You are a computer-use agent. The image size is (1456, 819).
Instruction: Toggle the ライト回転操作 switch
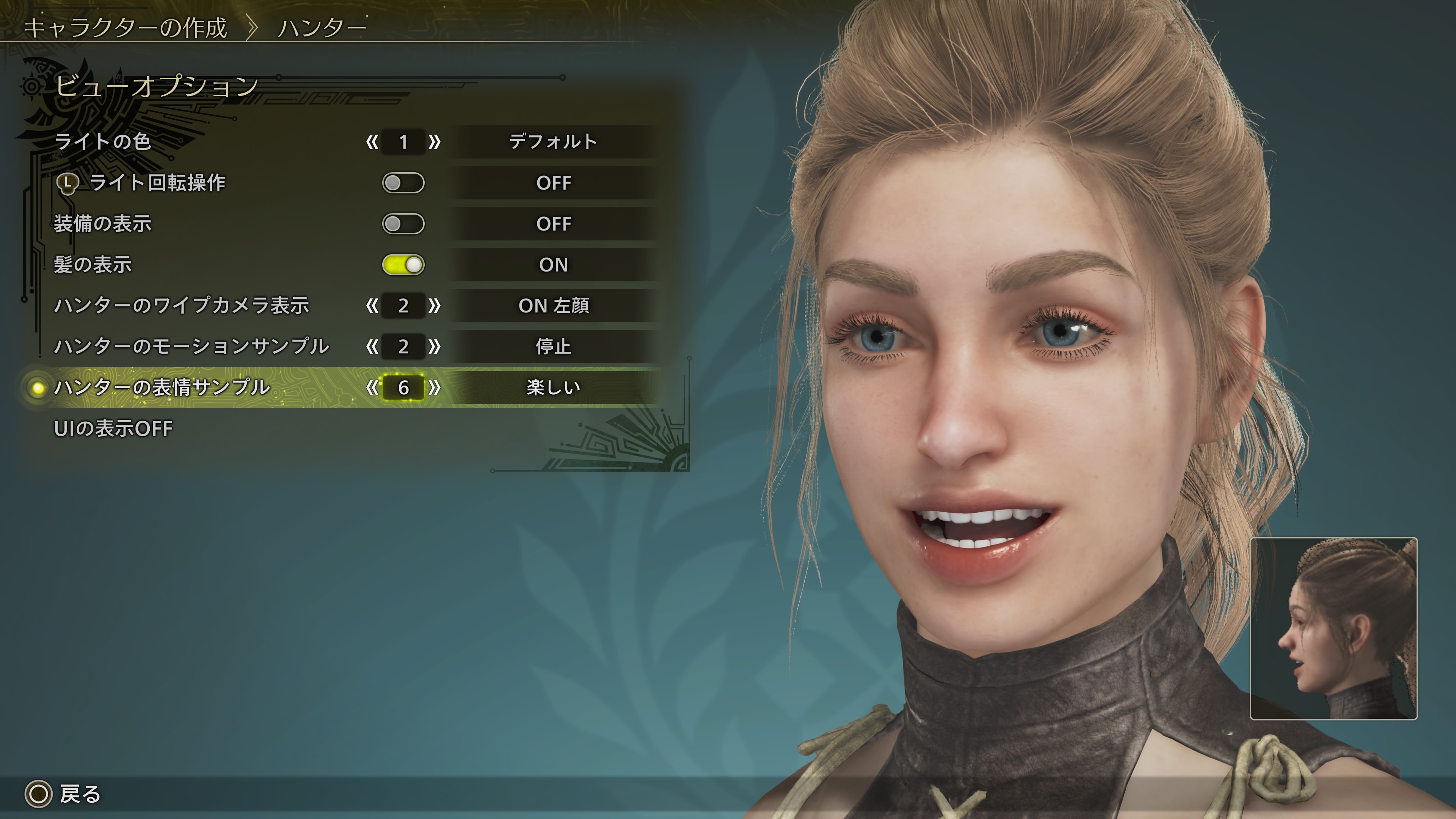(x=403, y=183)
